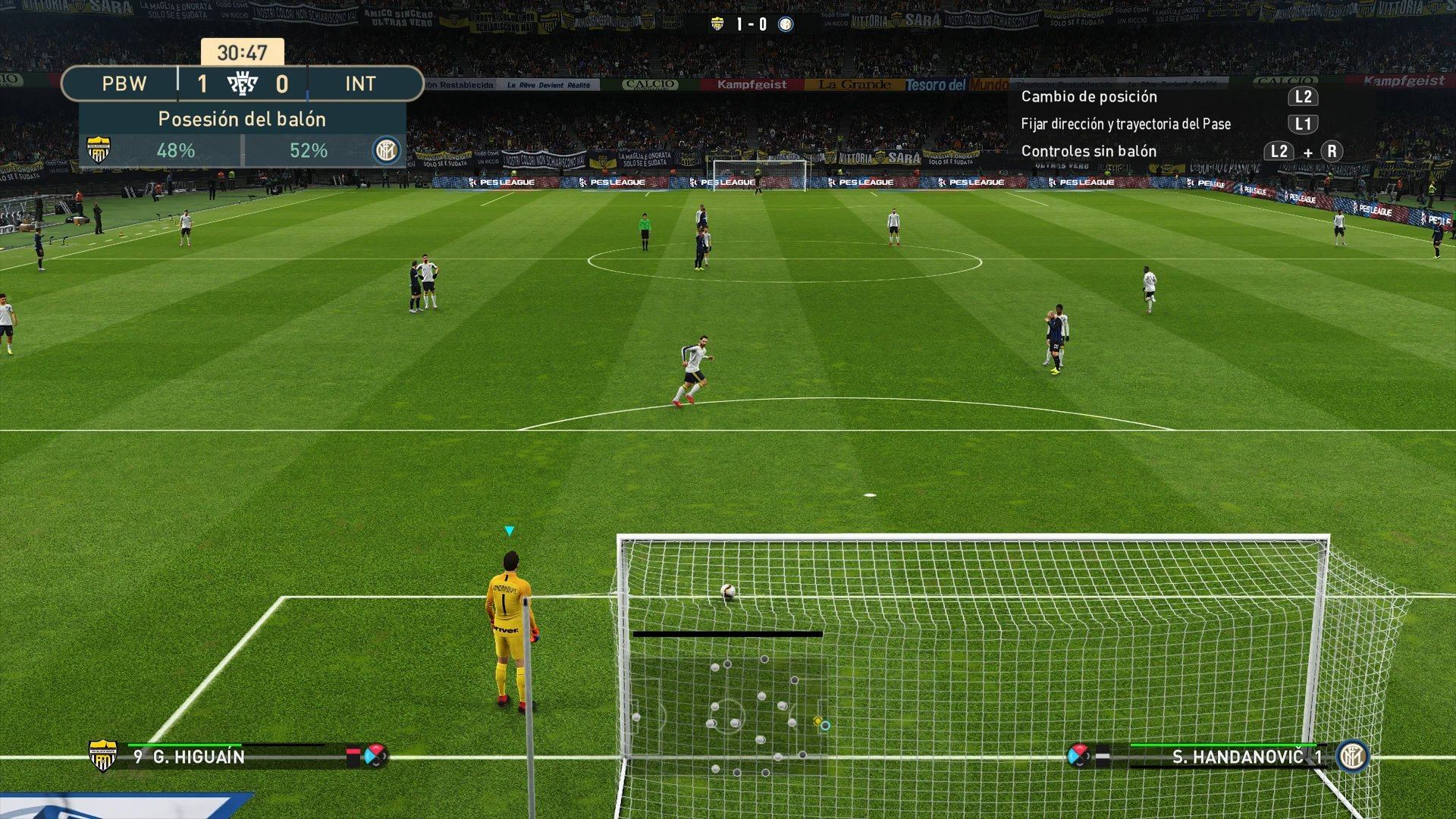Open the Posesión del balón panel header

pyautogui.click(x=241, y=119)
